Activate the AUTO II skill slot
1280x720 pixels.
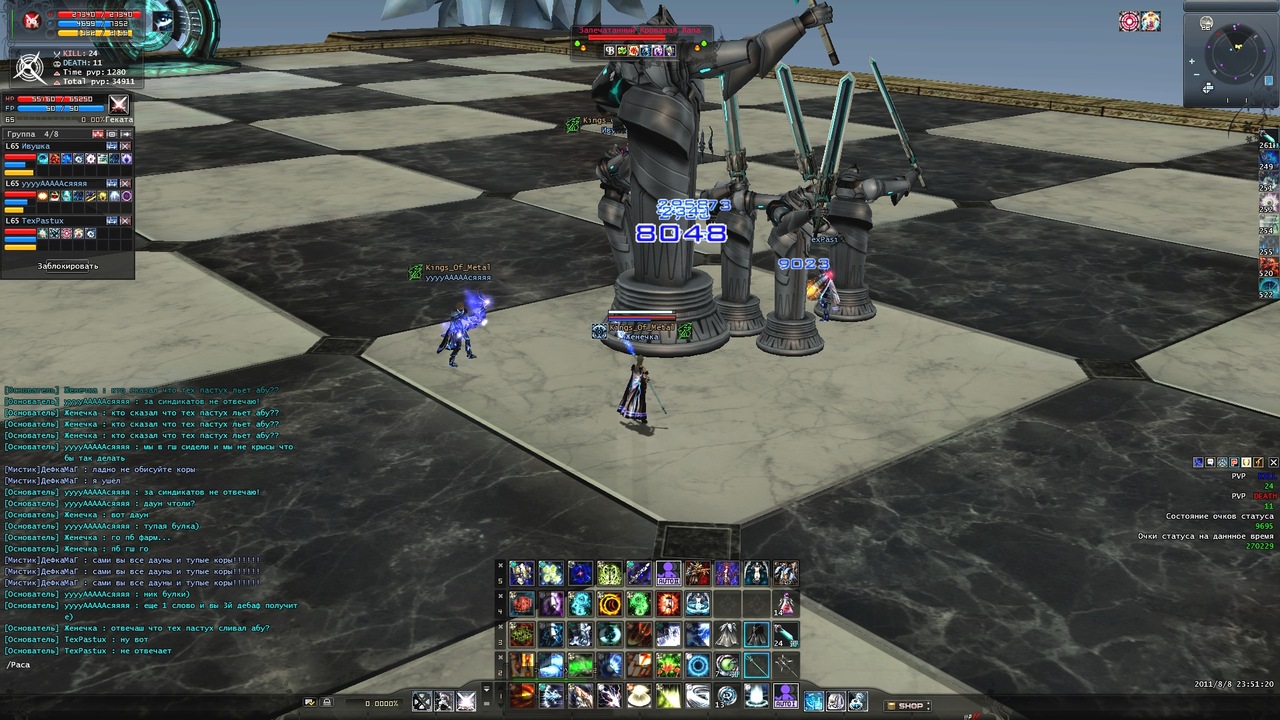click(668, 573)
